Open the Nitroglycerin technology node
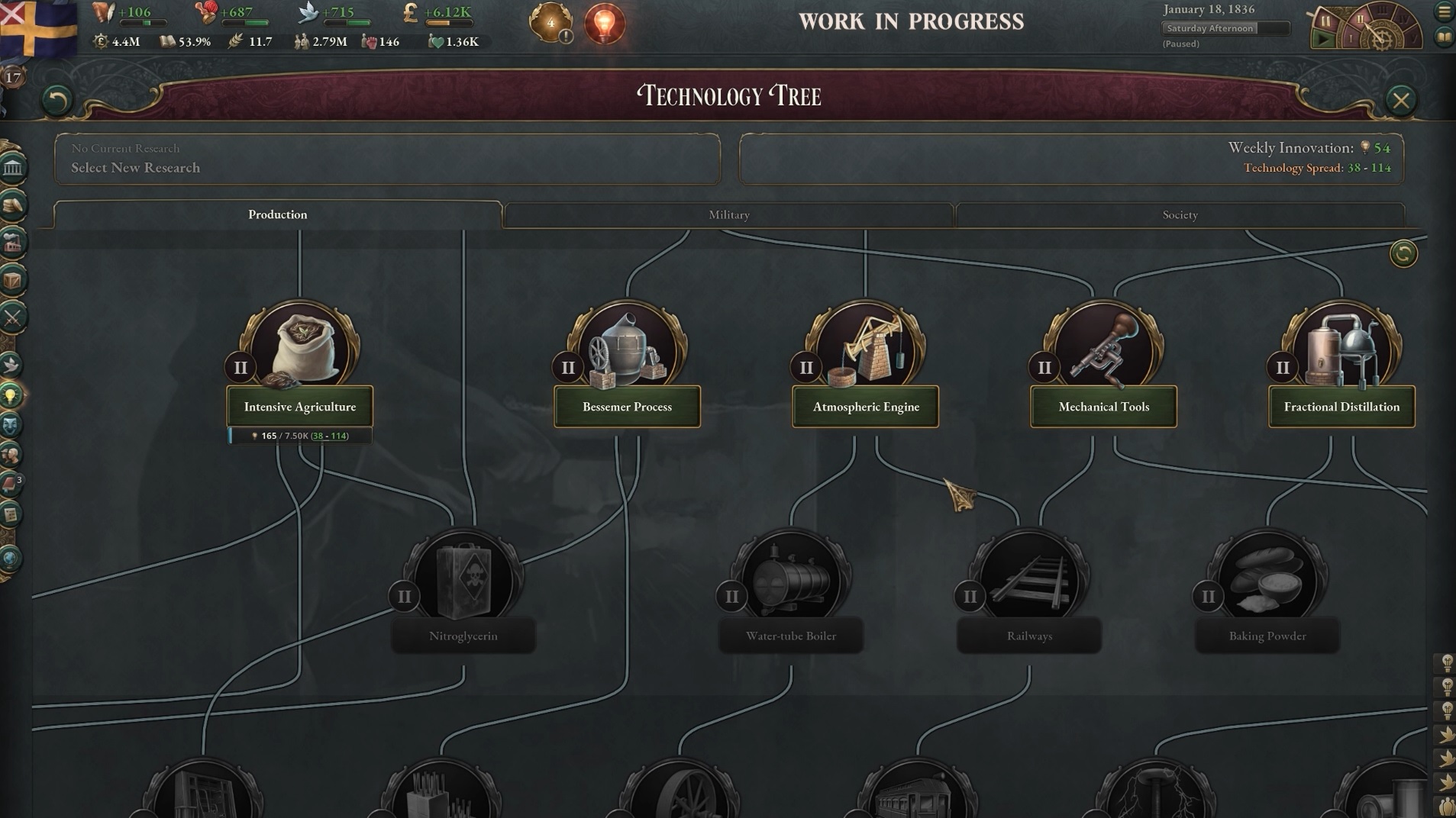 tap(463, 635)
